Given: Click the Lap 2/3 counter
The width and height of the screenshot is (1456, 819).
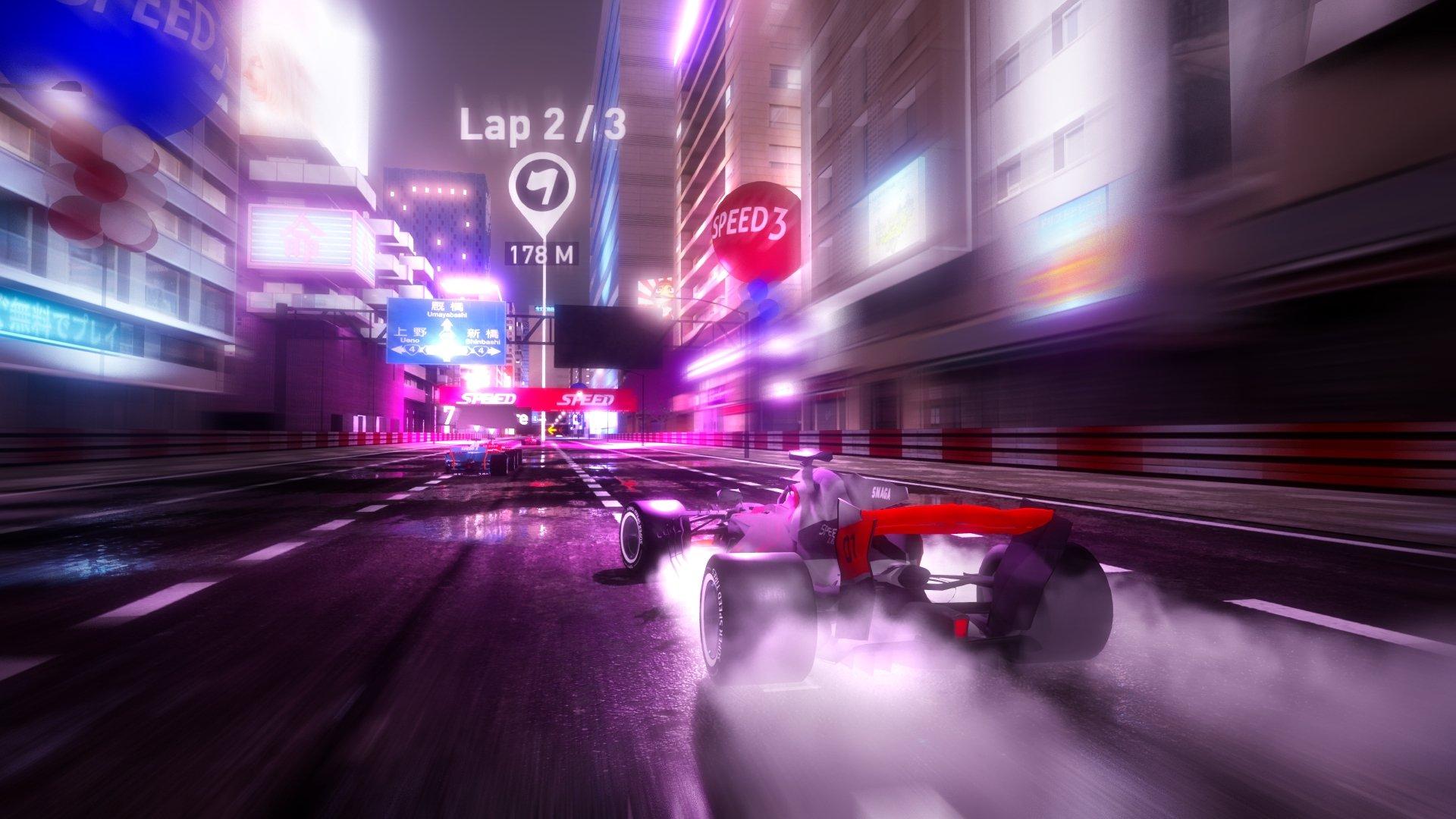Looking at the screenshot, I should (543, 129).
